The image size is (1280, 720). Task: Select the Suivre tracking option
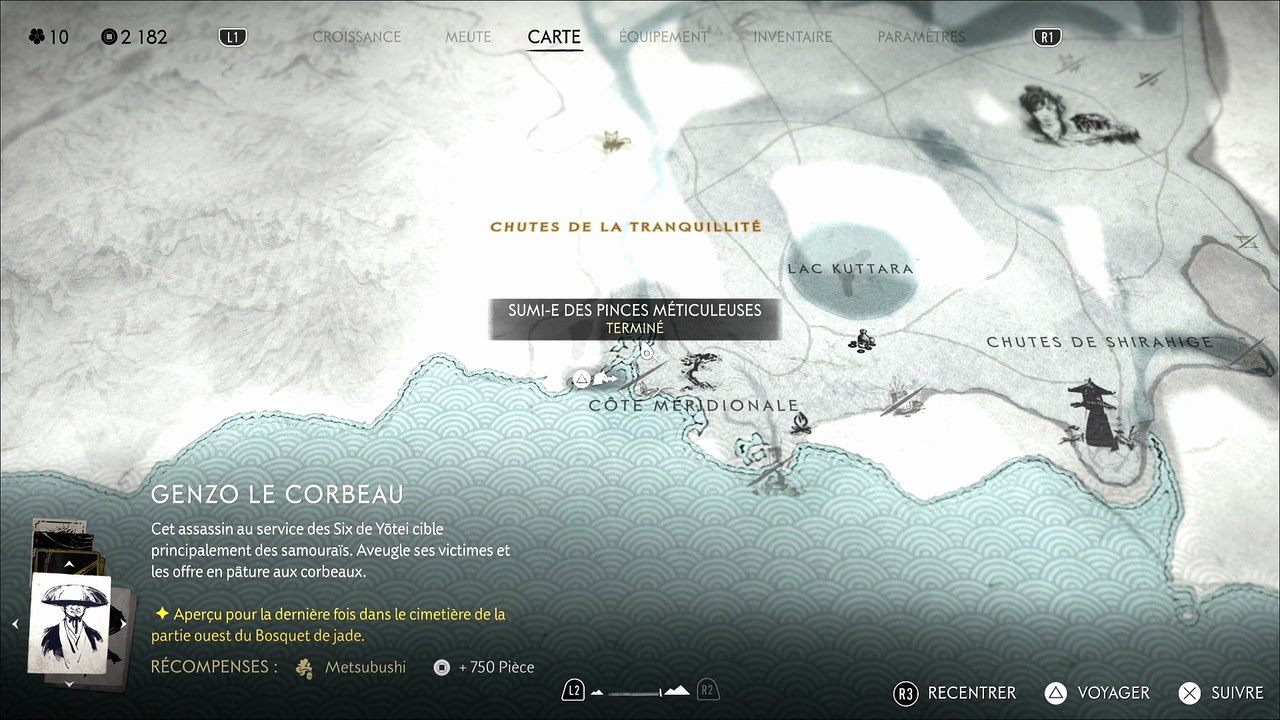tap(1223, 693)
